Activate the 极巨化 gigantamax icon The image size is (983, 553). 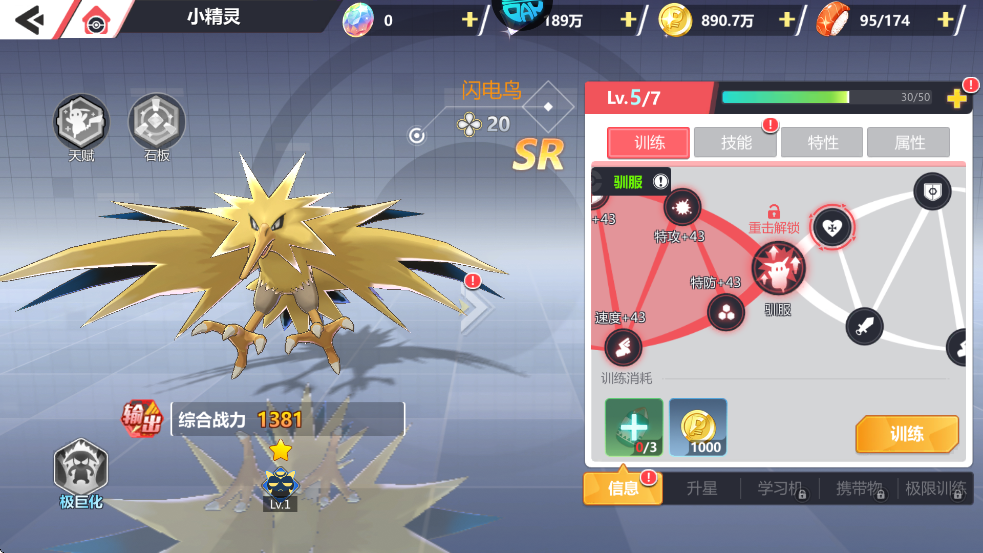click(x=81, y=469)
